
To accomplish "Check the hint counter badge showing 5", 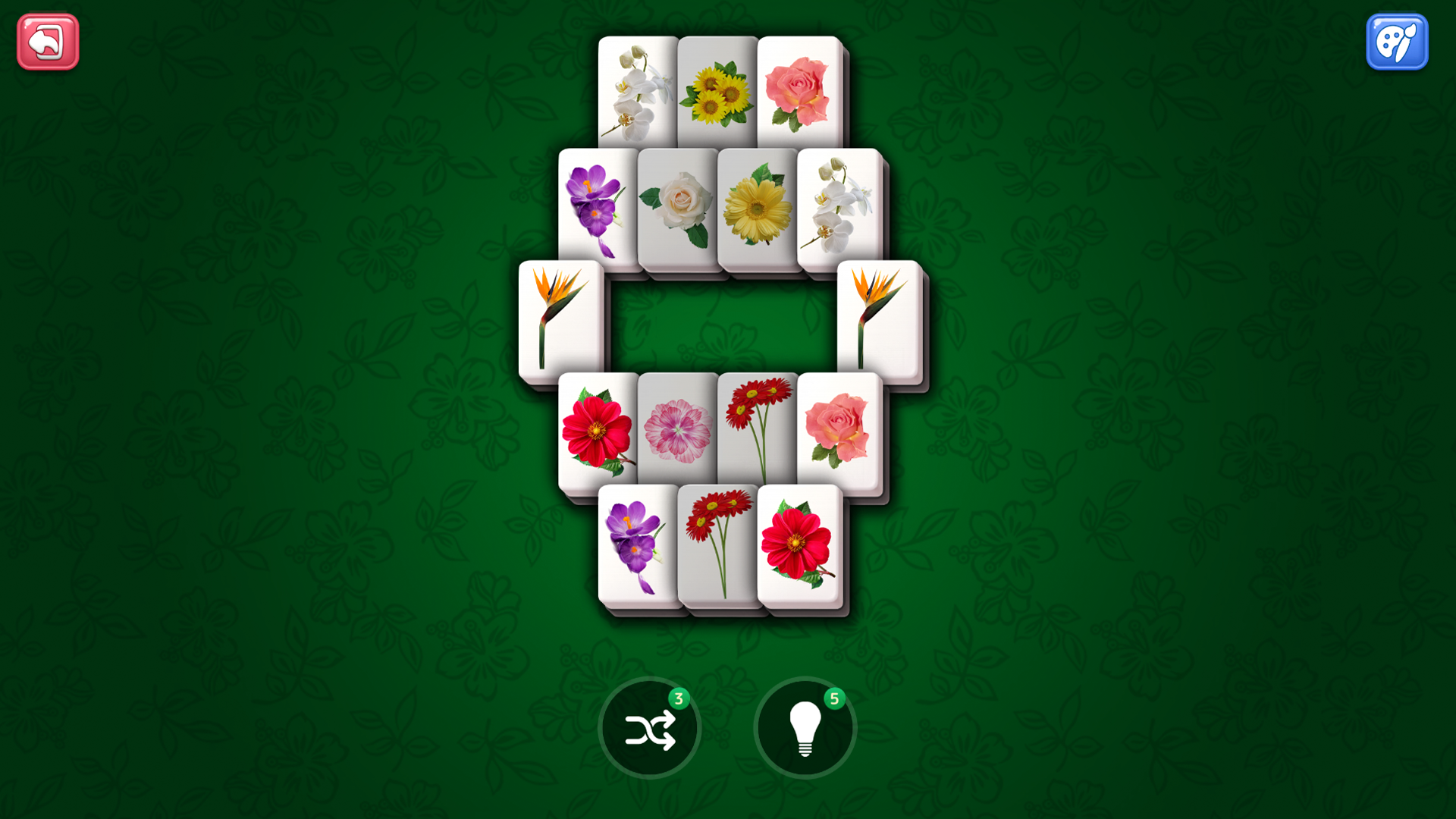I will tap(835, 698).
